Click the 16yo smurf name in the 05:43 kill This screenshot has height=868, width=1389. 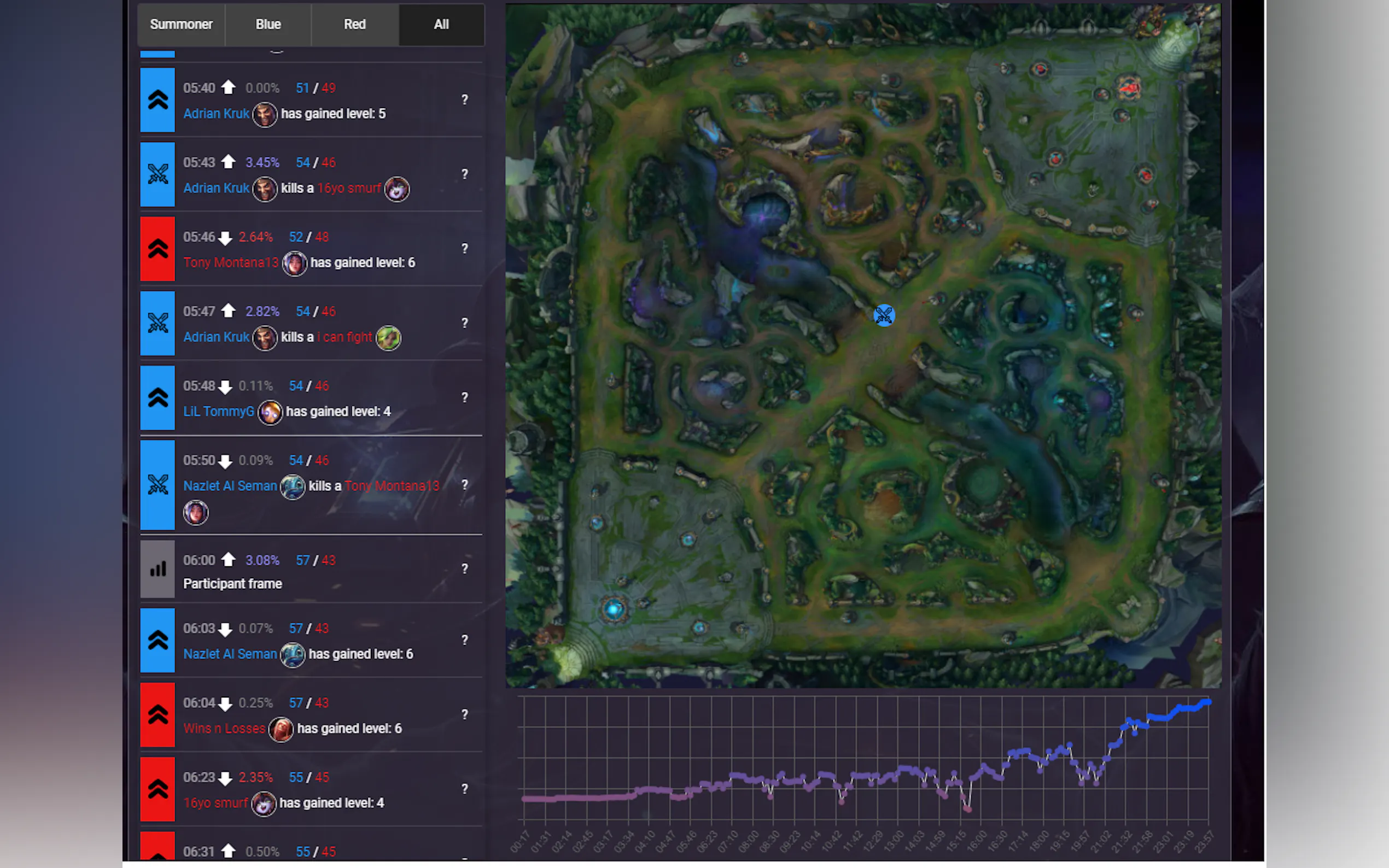(x=348, y=188)
